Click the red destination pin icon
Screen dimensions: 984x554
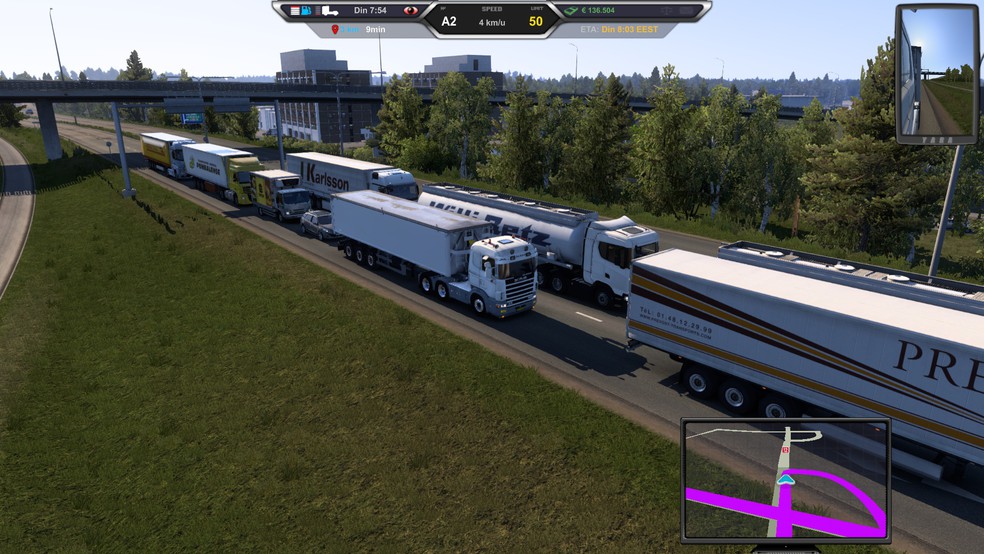click(x=336, y=30)
